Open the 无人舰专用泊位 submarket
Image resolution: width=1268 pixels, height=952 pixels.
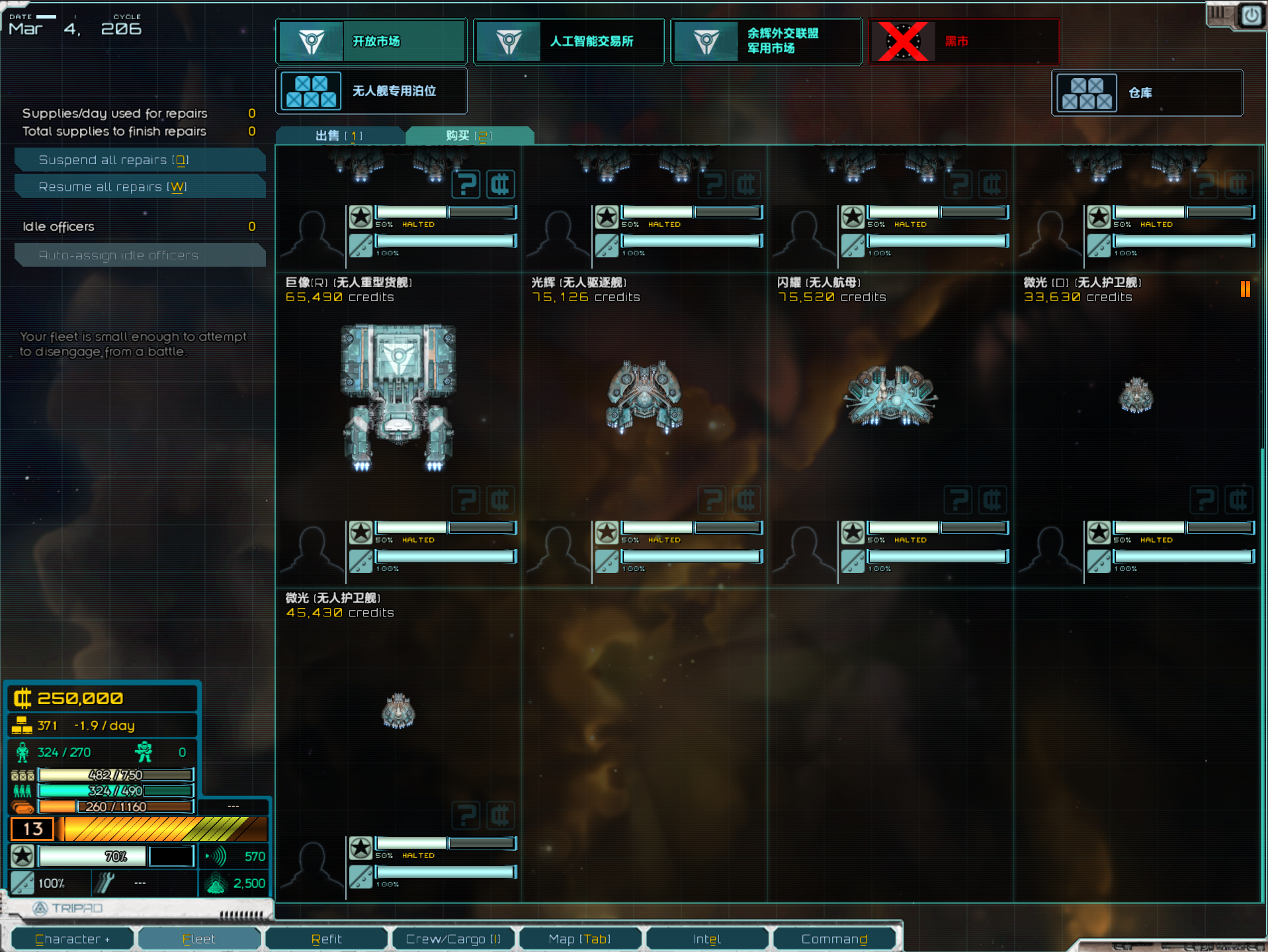372,91
